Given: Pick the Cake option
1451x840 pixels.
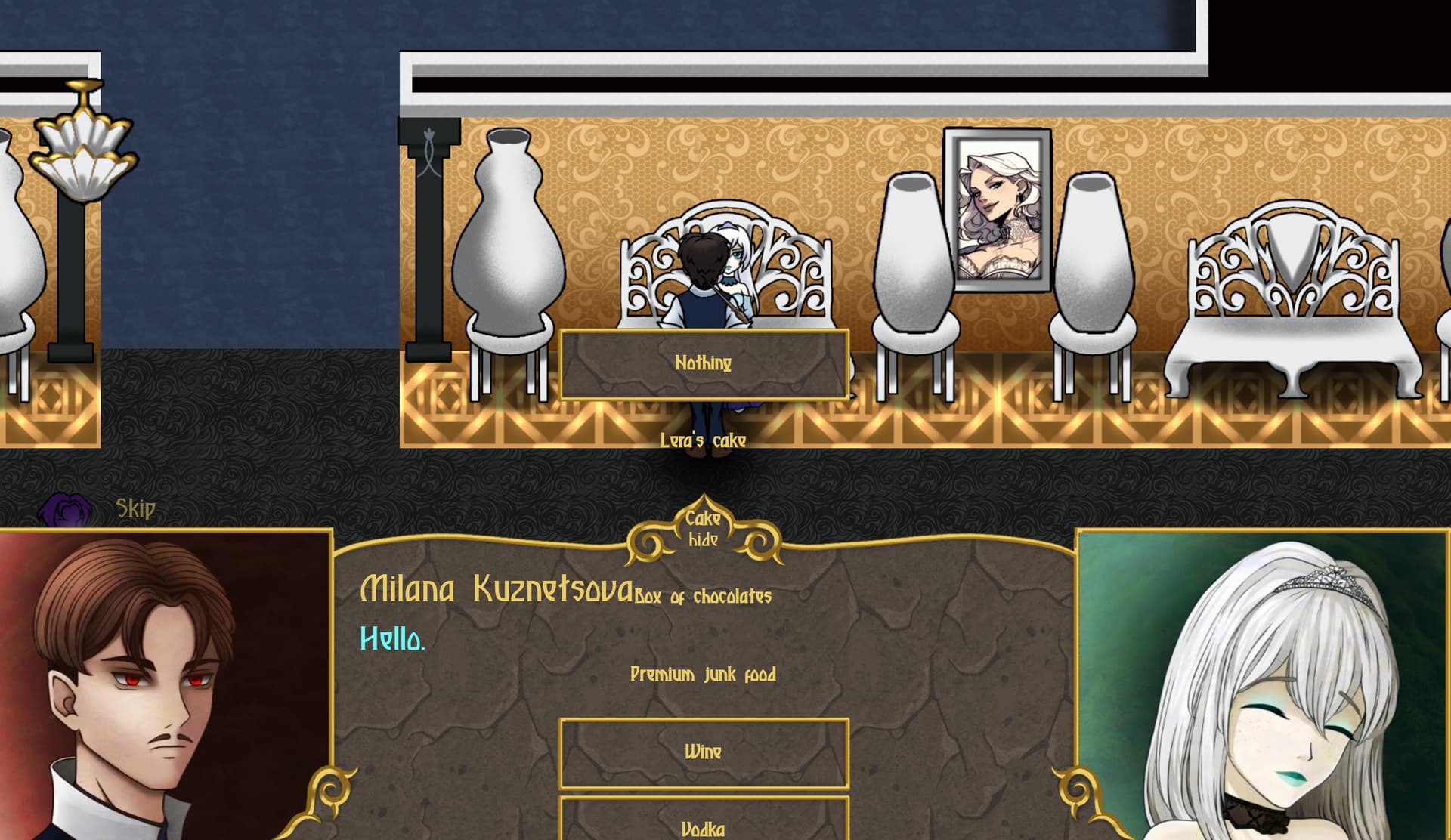Looking at the screenshot, I should click(x=703, y=518).
